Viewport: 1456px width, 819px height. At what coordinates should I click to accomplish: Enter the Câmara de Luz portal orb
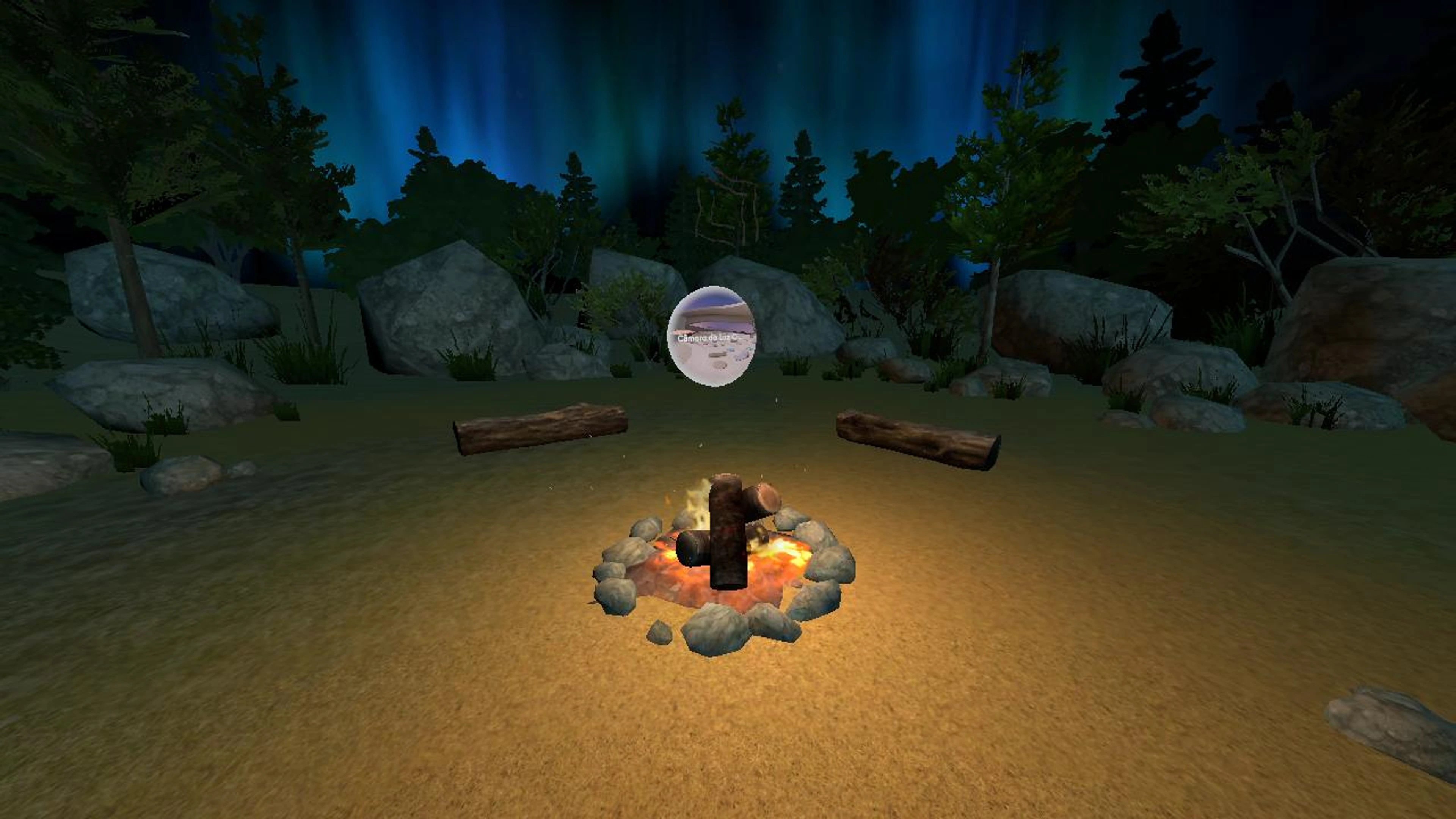[711, 336]
